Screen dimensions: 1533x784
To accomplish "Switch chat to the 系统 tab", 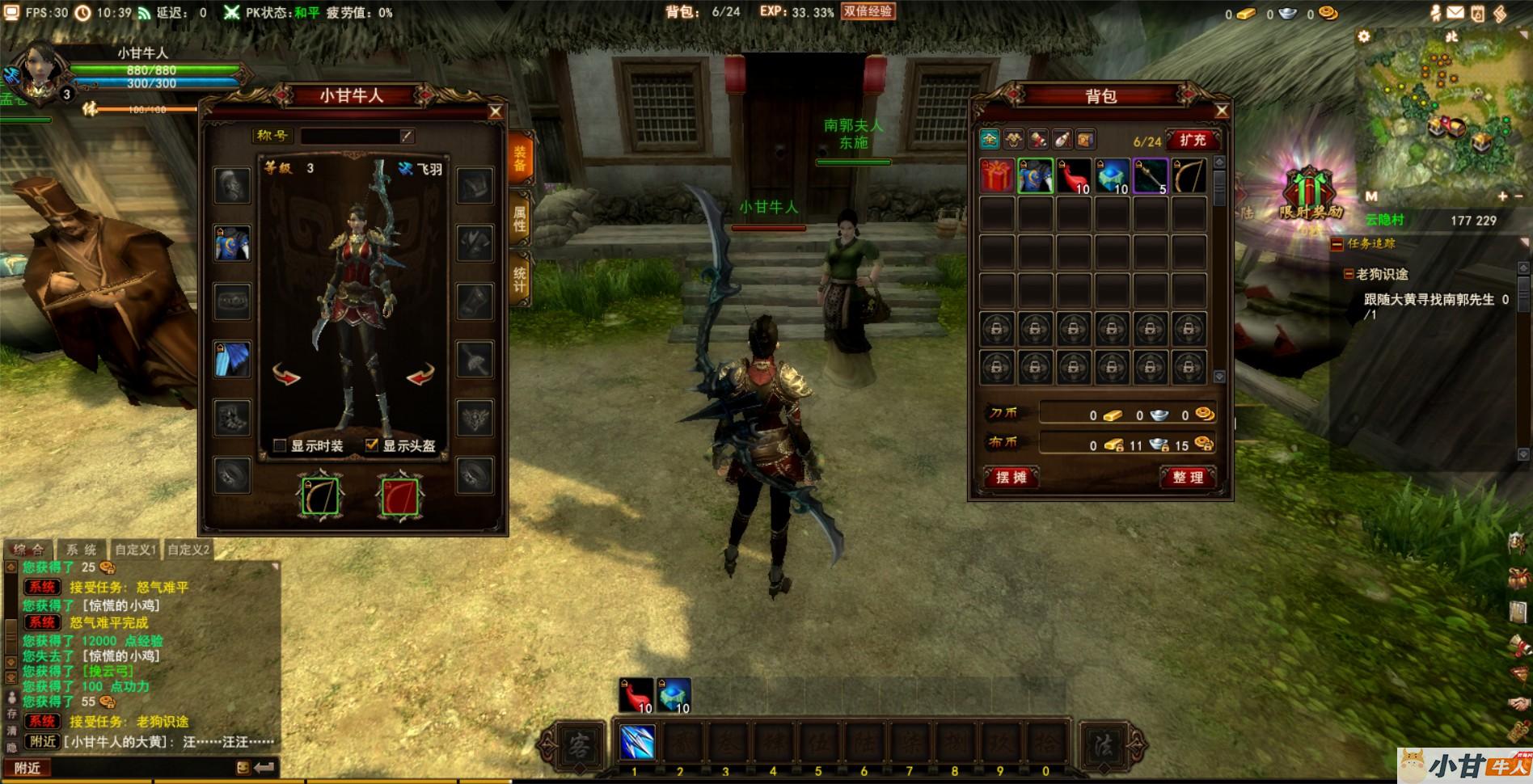I will coord(81,550).
